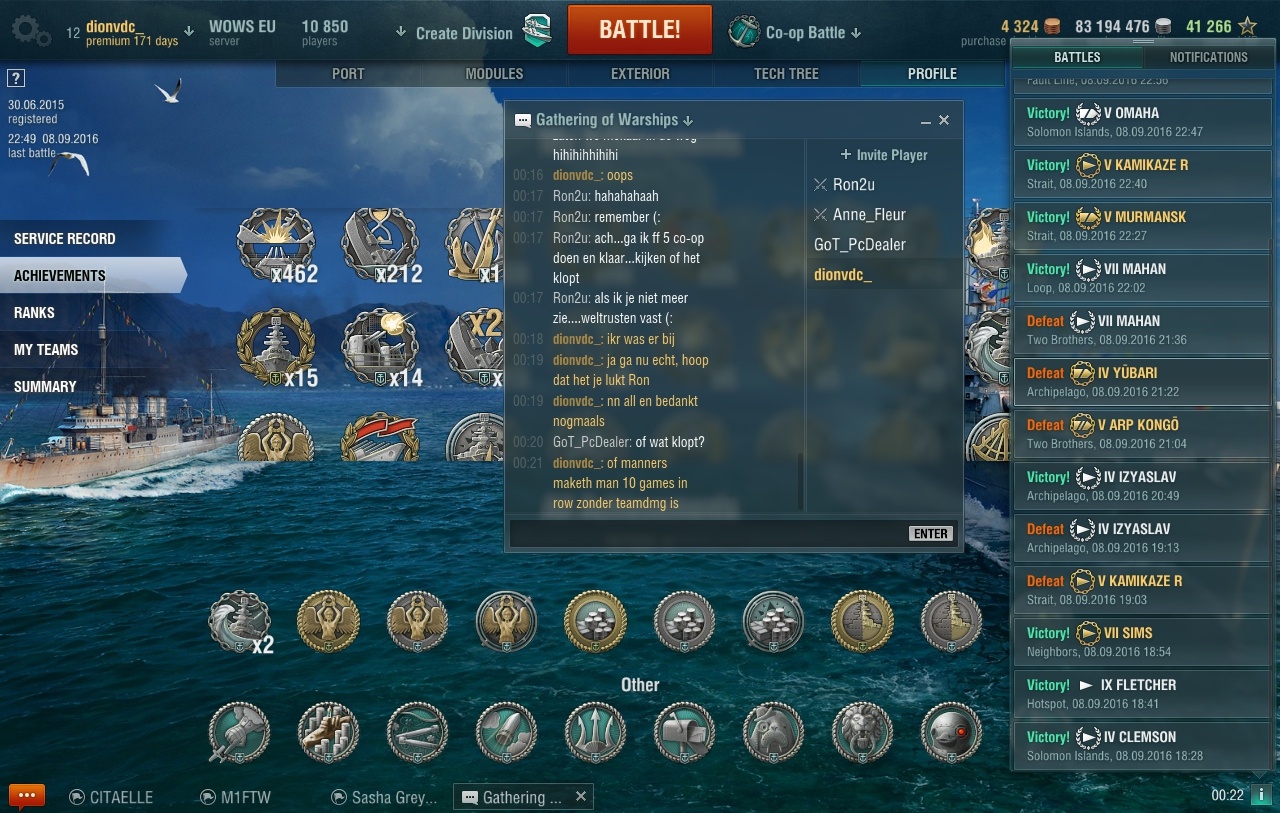Open the IX Fletcher battle result entry
Viewport: 1280px width, 813px height.
coord(1142,693)
